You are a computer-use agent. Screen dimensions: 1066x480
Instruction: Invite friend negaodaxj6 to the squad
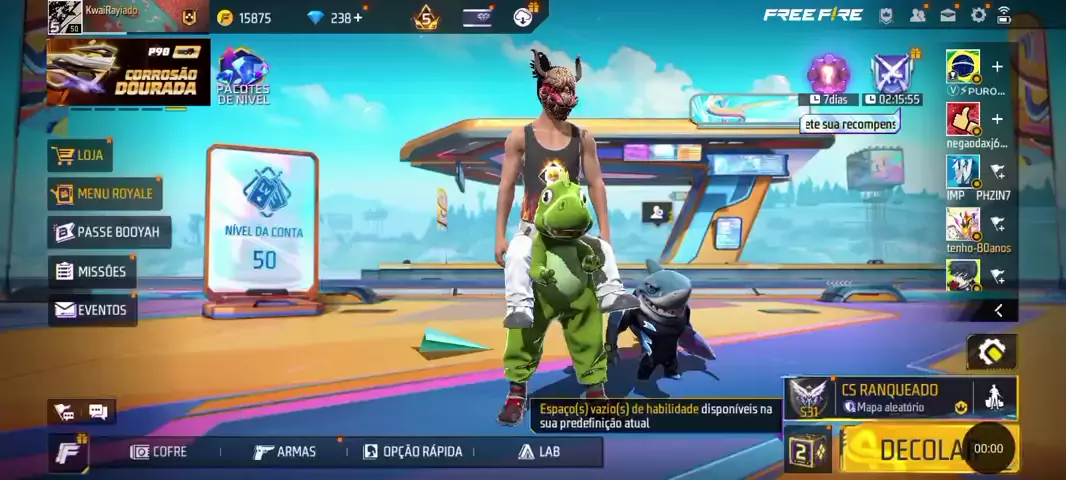pyautogui.click(x=997, y=120)
